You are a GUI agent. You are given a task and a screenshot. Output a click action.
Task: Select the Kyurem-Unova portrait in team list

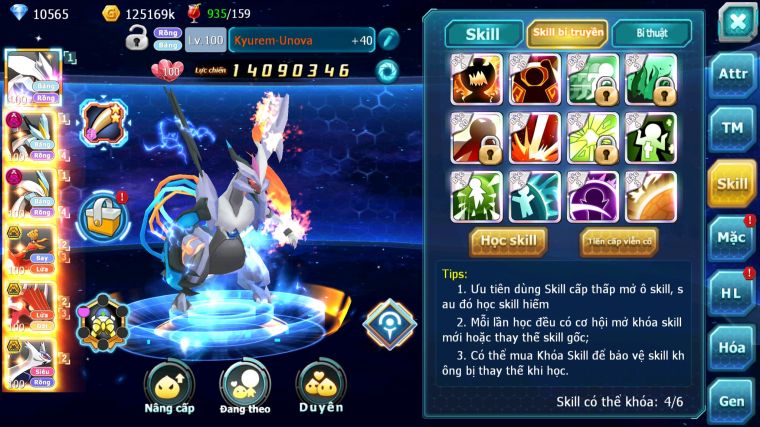30,76
